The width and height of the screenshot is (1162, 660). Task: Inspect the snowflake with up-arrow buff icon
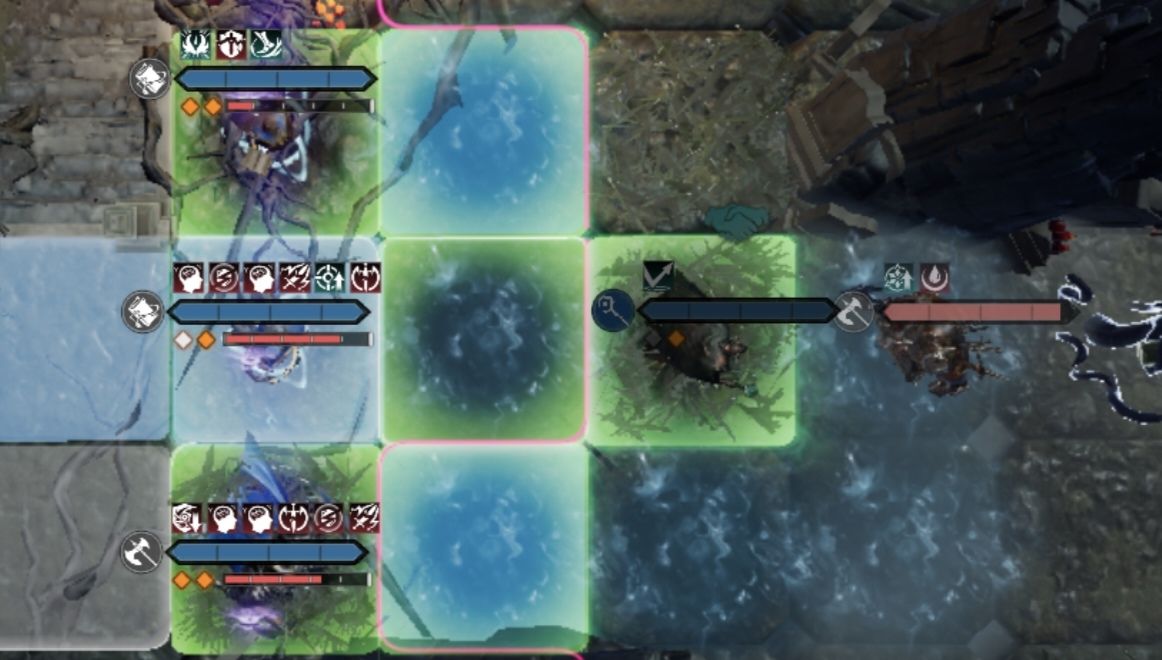[x=897, y=278]
